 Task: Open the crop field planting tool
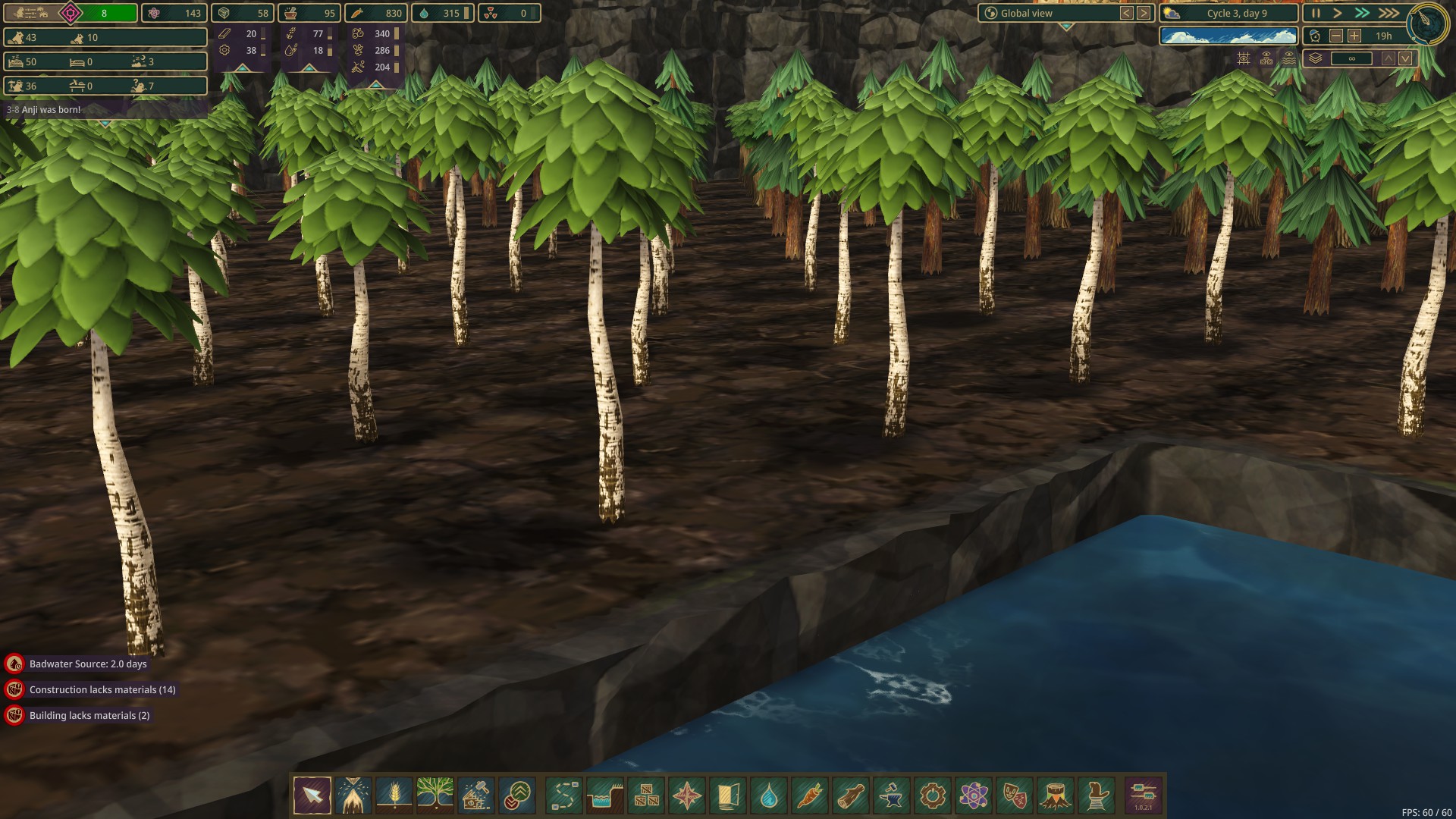394,795
